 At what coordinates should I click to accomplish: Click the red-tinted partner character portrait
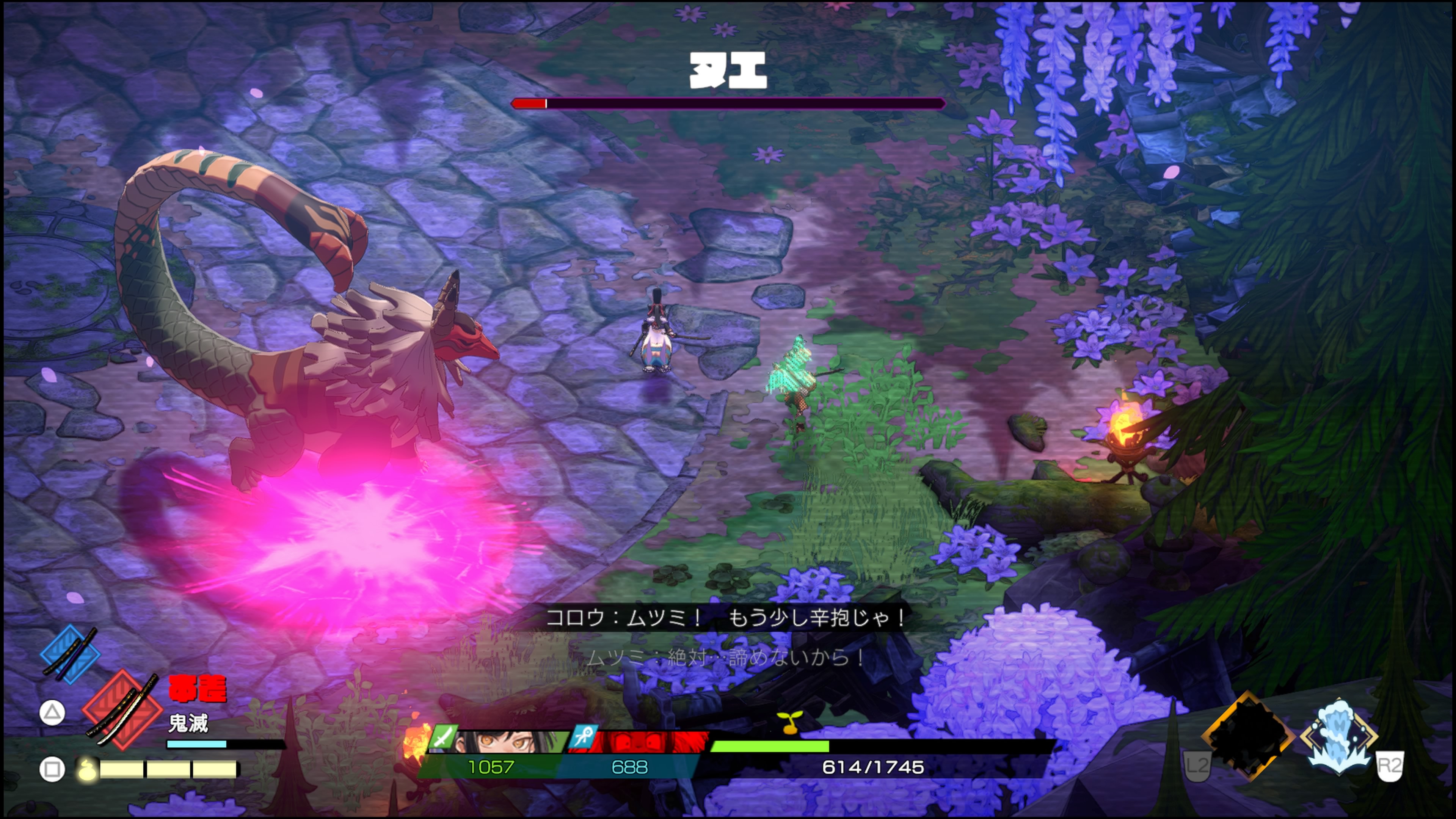[650, 742]
